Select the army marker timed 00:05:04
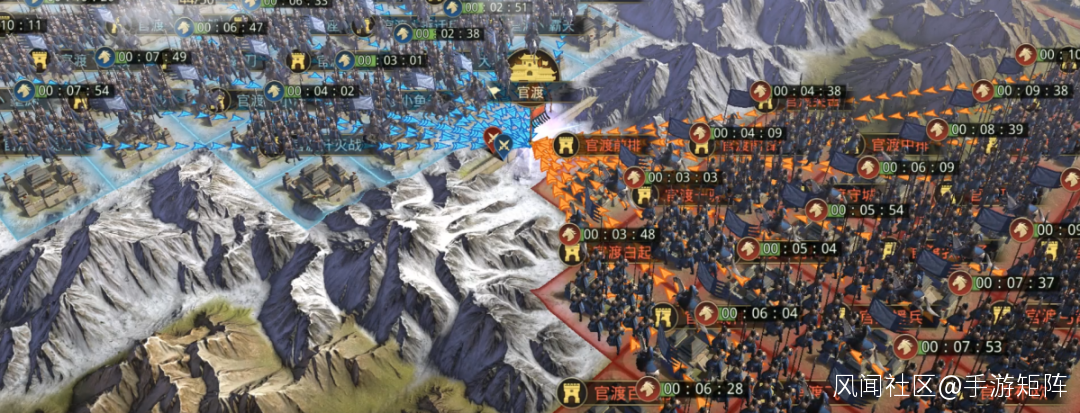Screen dimensions: 1080x413 pos(748,248)
